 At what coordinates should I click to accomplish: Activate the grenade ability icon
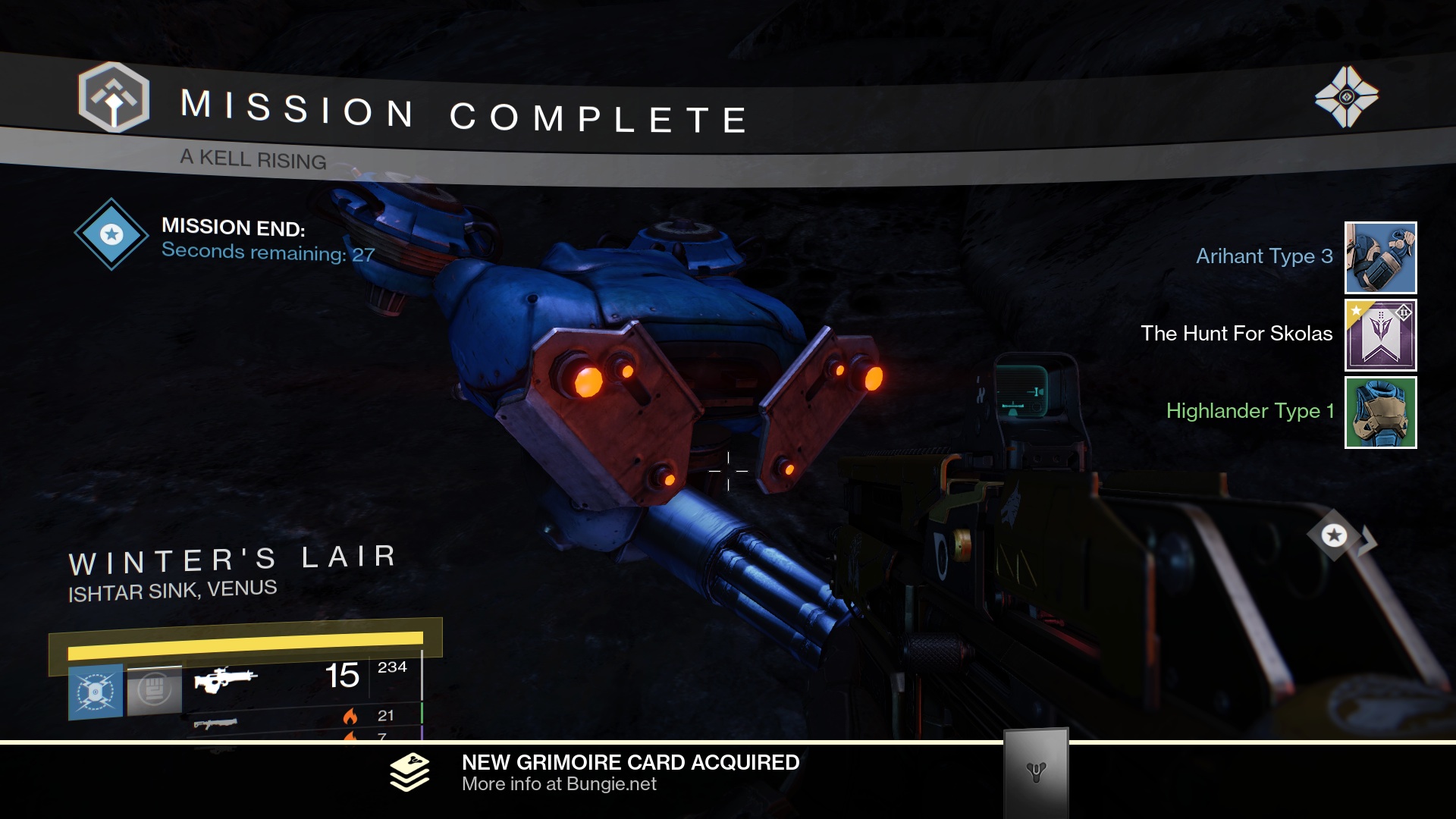click(x=96, y=692)
